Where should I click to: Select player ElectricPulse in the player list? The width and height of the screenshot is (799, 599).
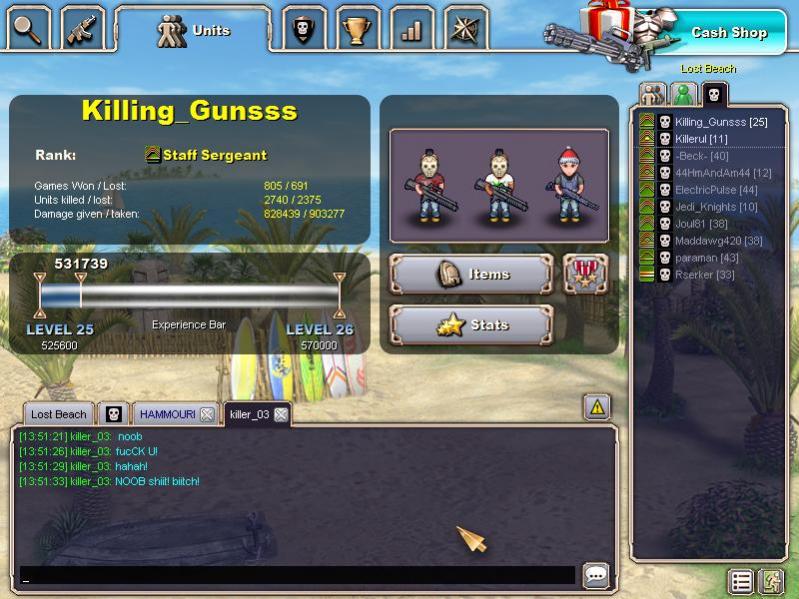(x=716, y=189)
